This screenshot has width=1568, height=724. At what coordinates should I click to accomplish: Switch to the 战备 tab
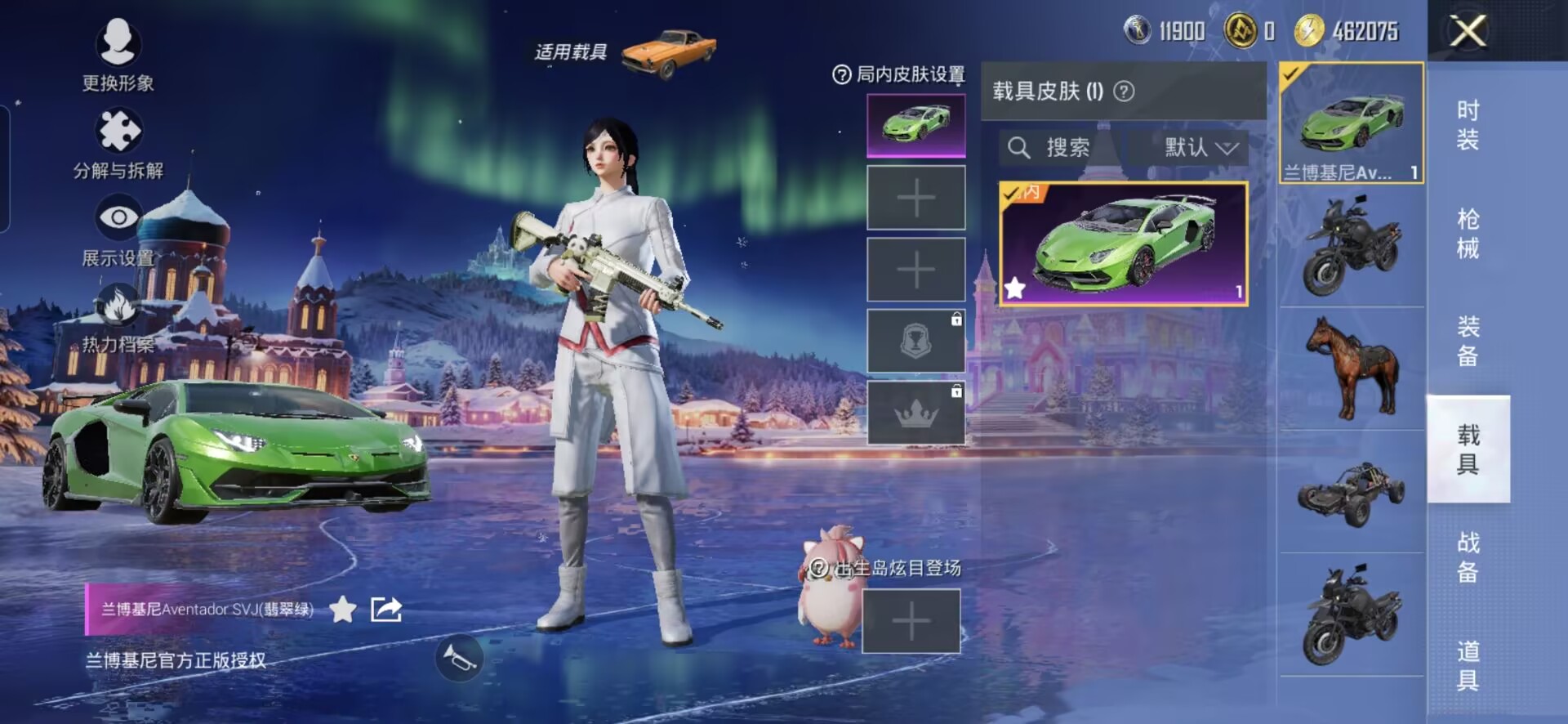tap(1468, 557)
